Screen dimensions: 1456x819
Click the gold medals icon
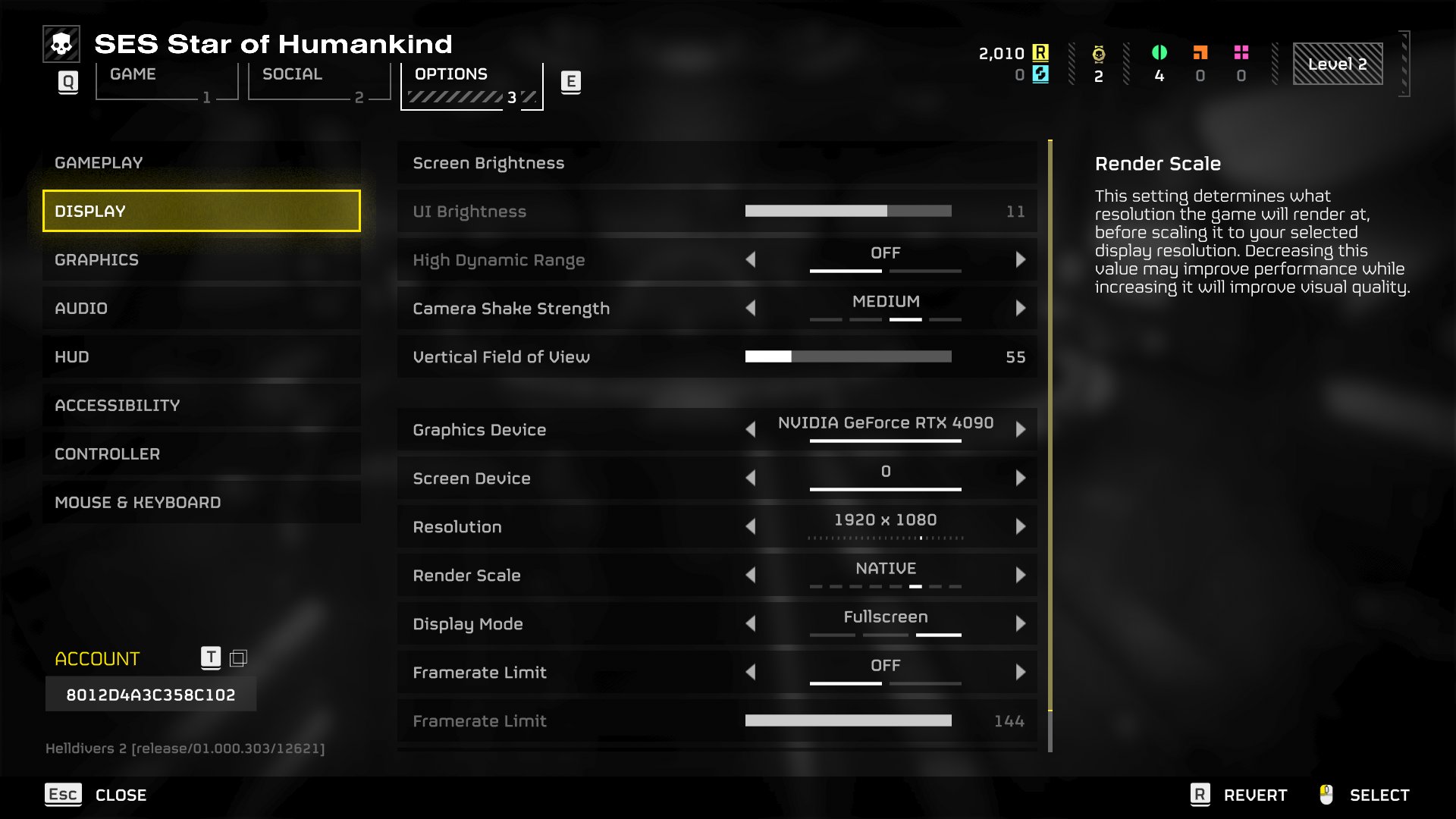click(1098, 53)
